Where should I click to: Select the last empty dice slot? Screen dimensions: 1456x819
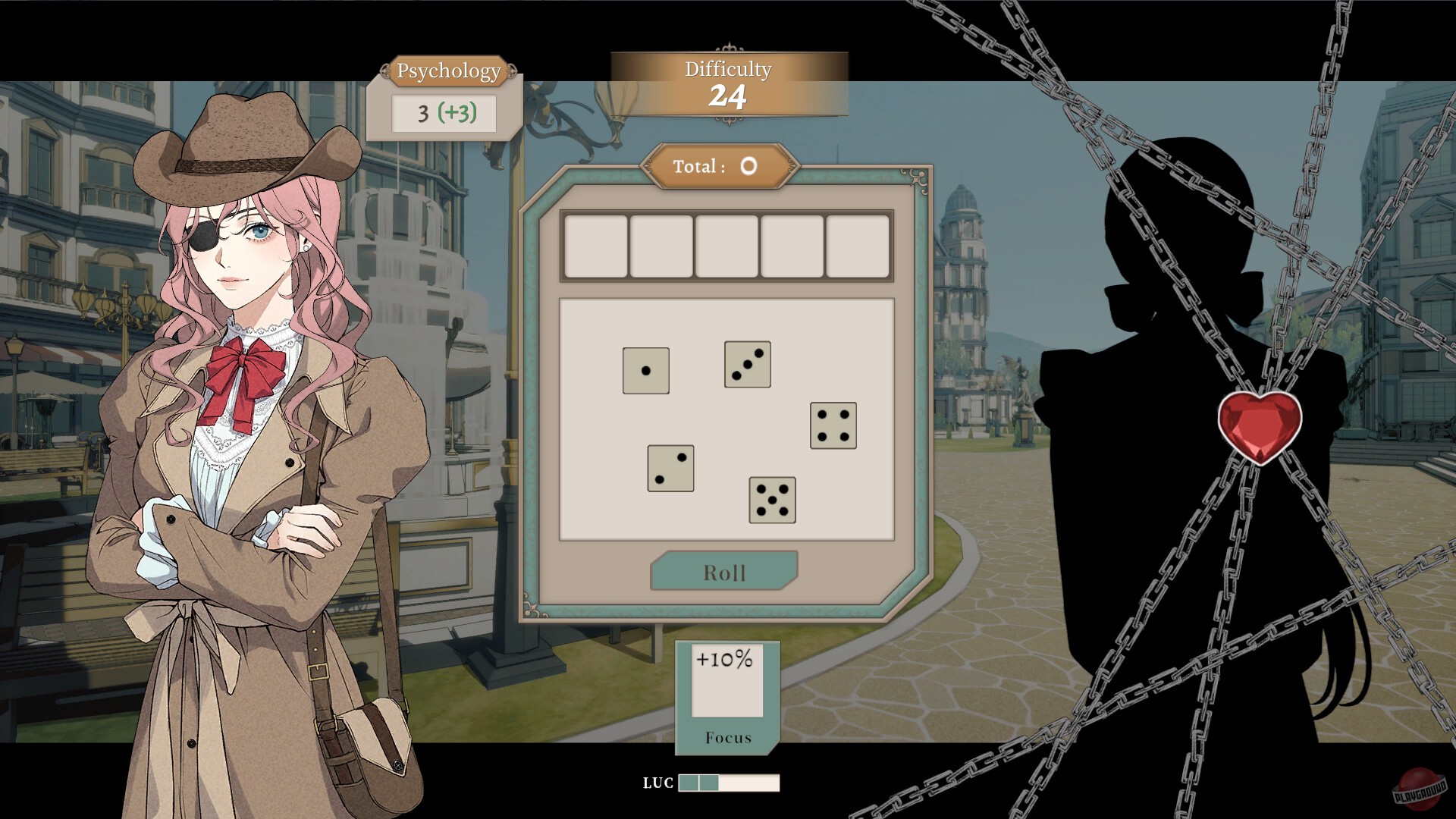[x=858, y=246]
